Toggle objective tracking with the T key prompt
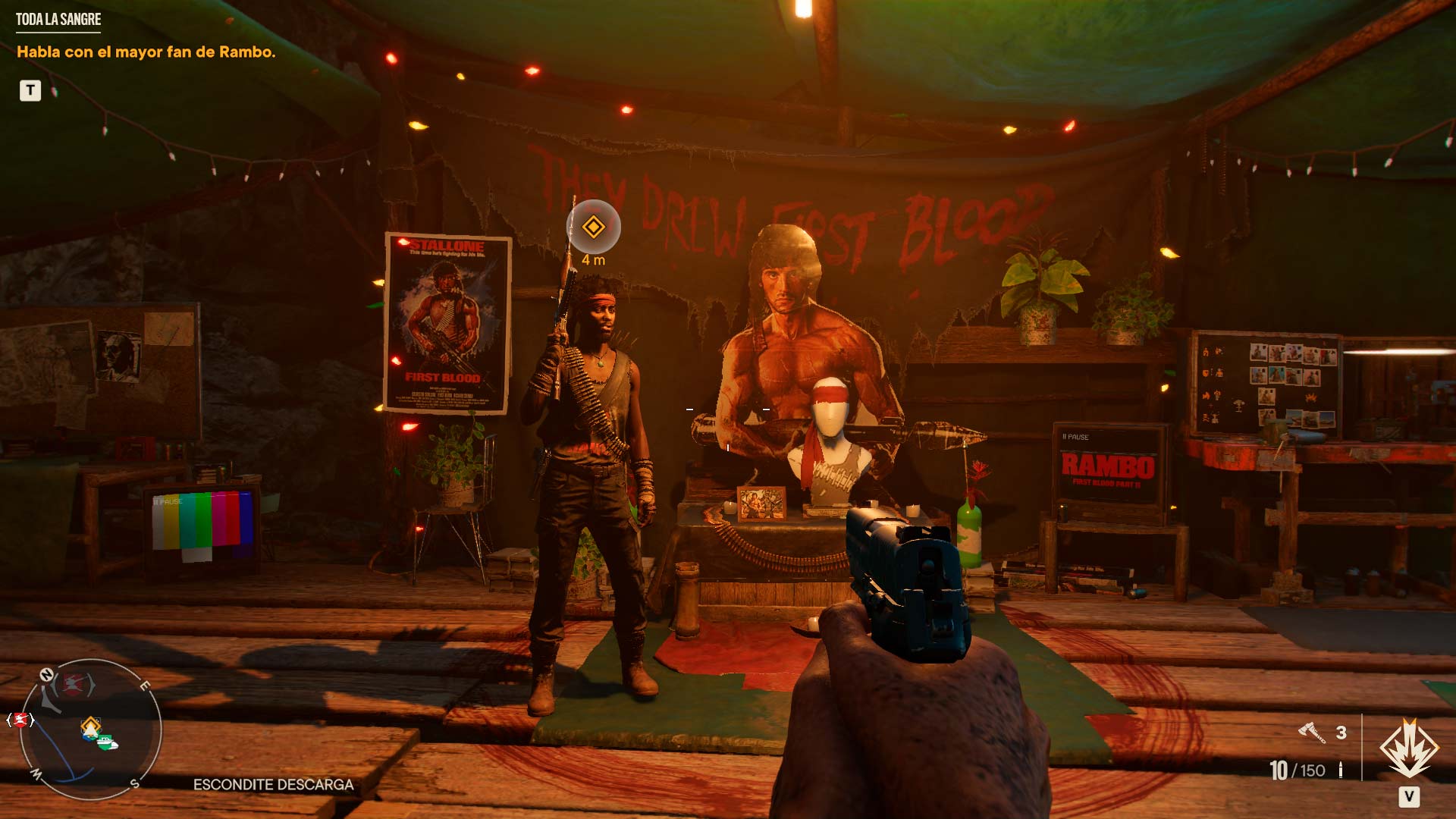The width and height of the screenshot is (1456, 819). tap(29, 91)
